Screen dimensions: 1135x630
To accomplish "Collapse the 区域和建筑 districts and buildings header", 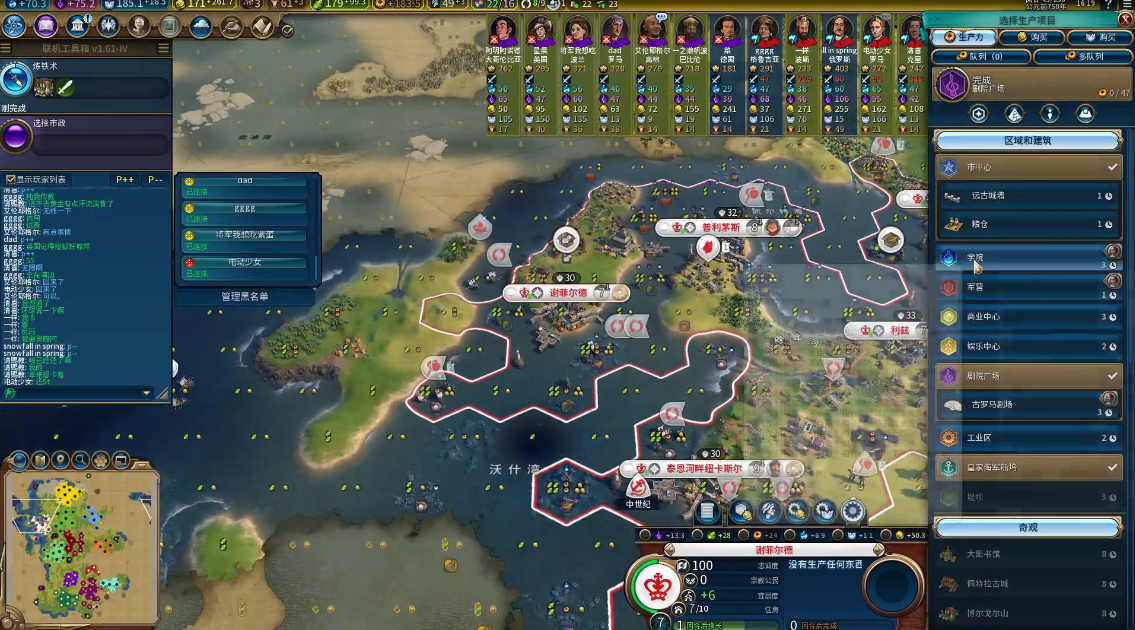I will [1028, 141].
